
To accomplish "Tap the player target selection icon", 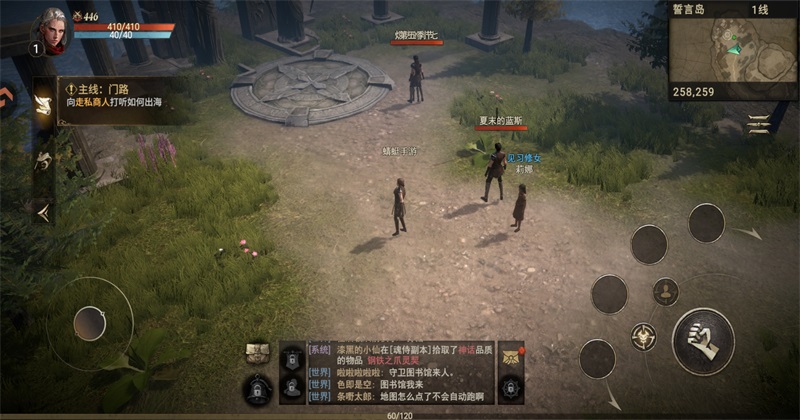I will pos(665,292).
